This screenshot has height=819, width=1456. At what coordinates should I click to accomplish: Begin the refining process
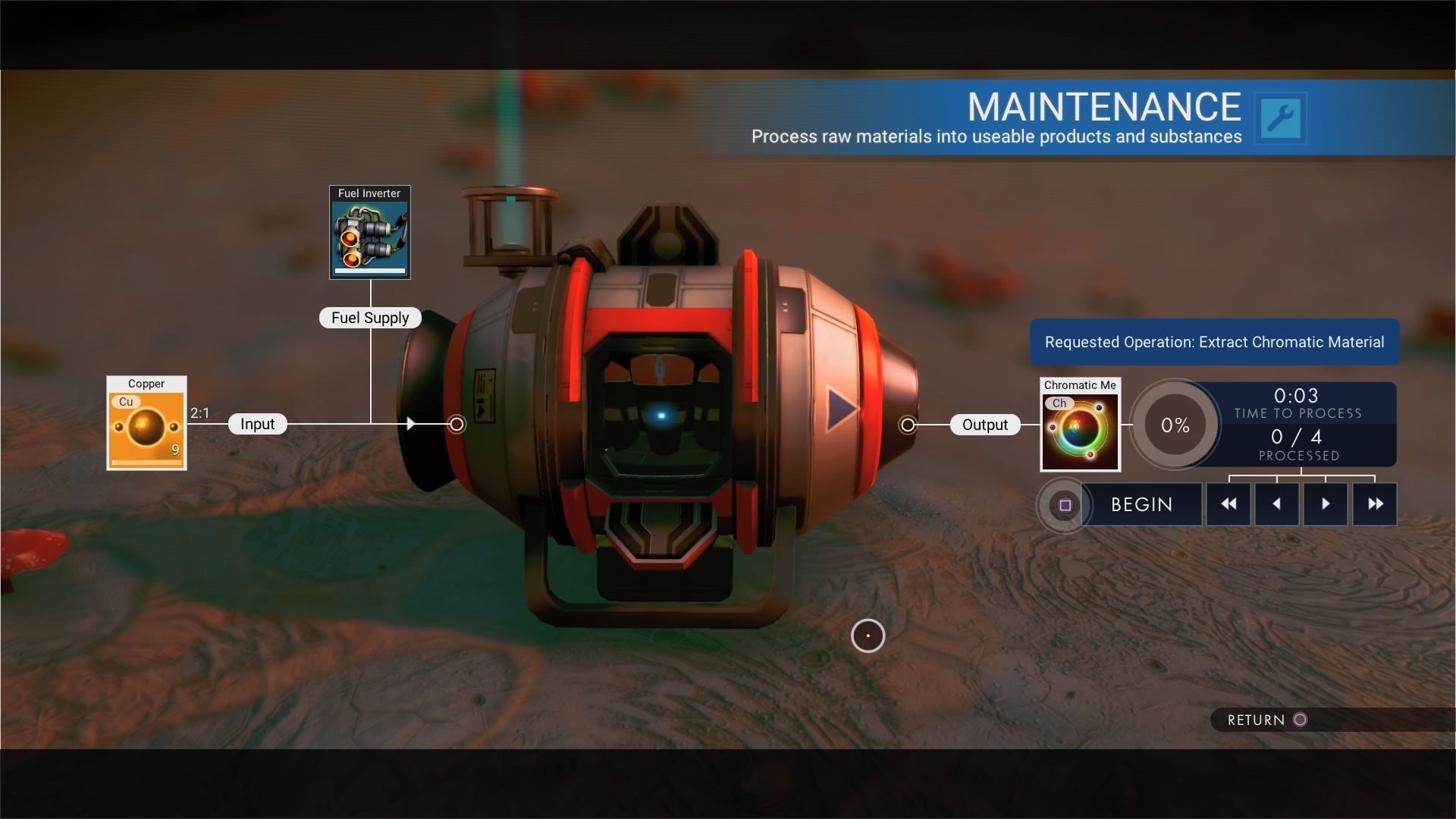point(1141,505)
